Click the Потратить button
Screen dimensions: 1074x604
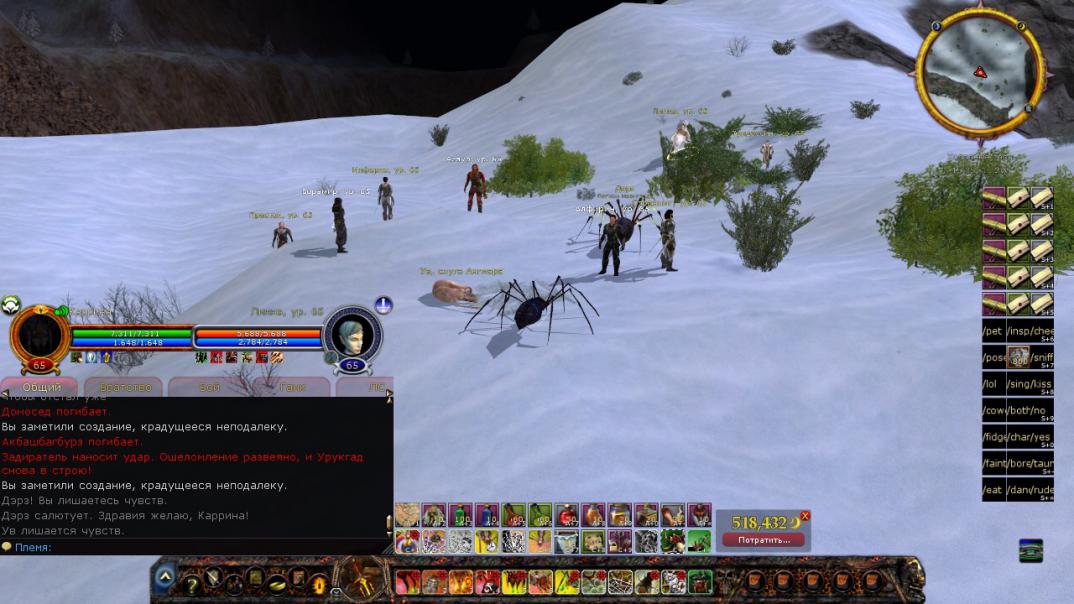click(764, 540)
